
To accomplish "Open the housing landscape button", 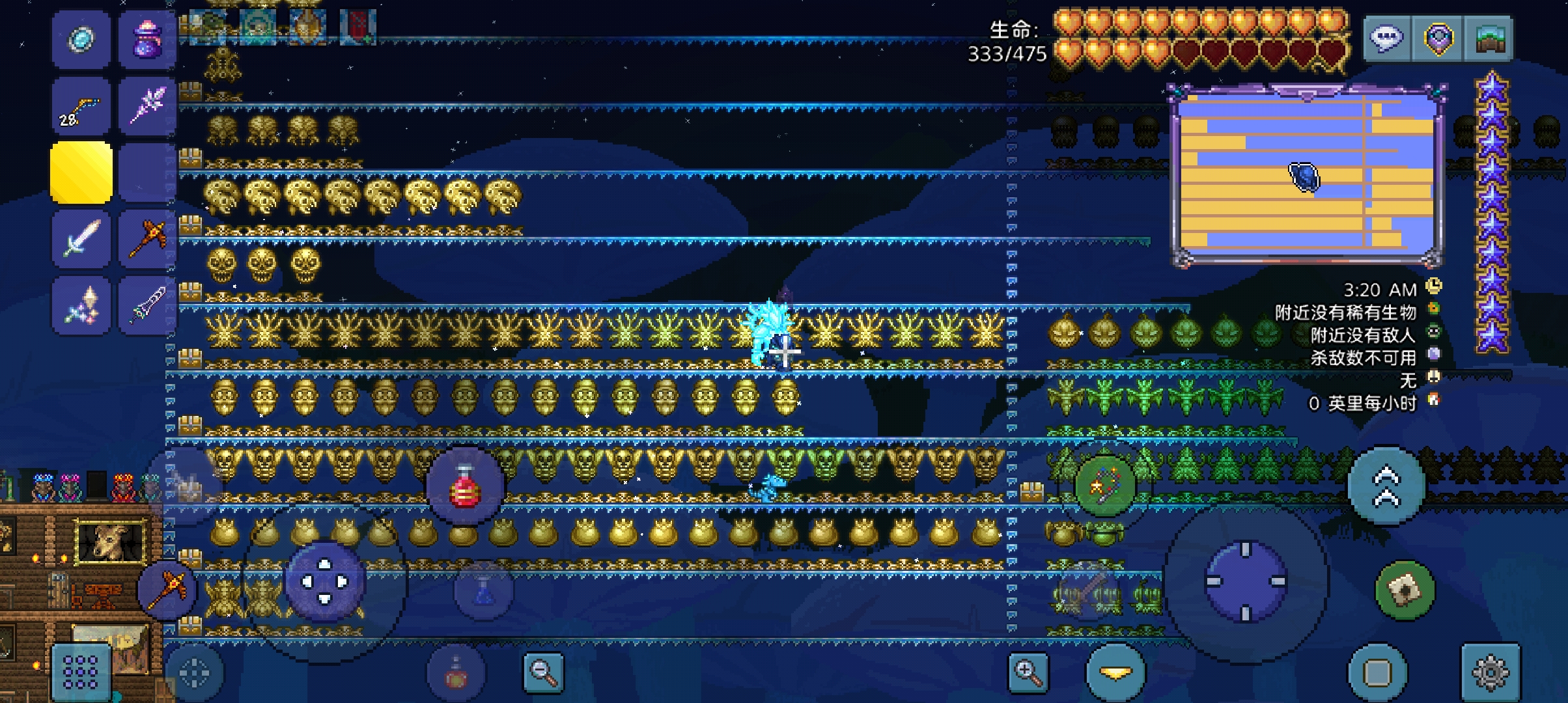I will point(1488,38).
